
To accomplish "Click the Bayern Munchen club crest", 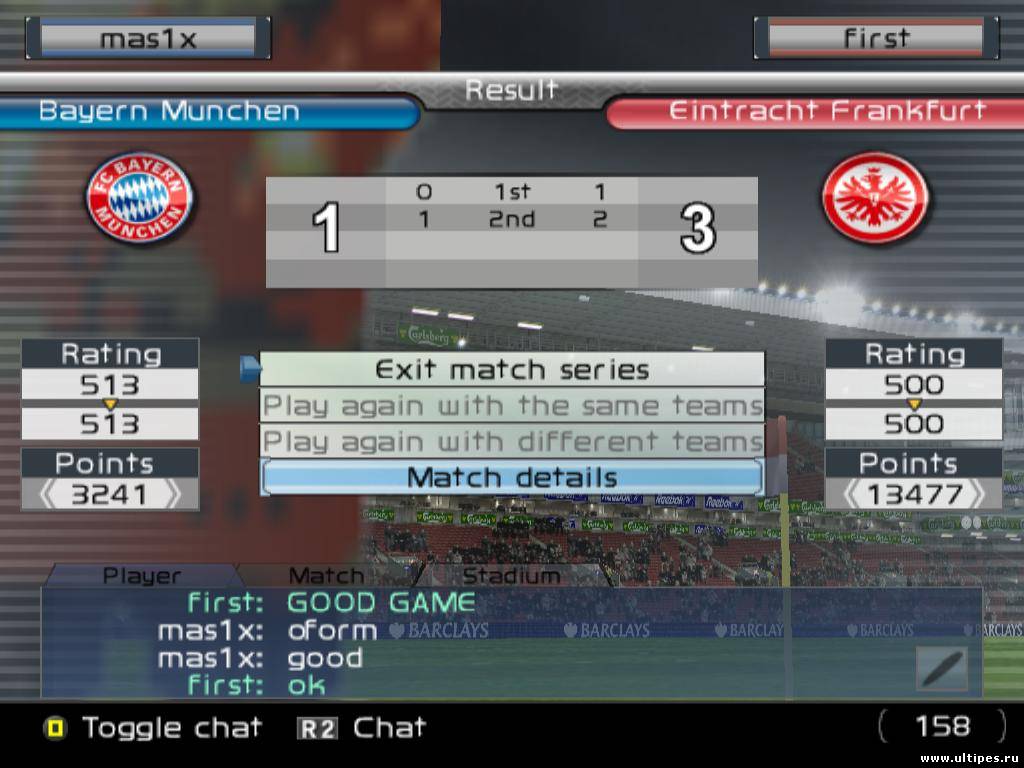I will click(139, 198).
